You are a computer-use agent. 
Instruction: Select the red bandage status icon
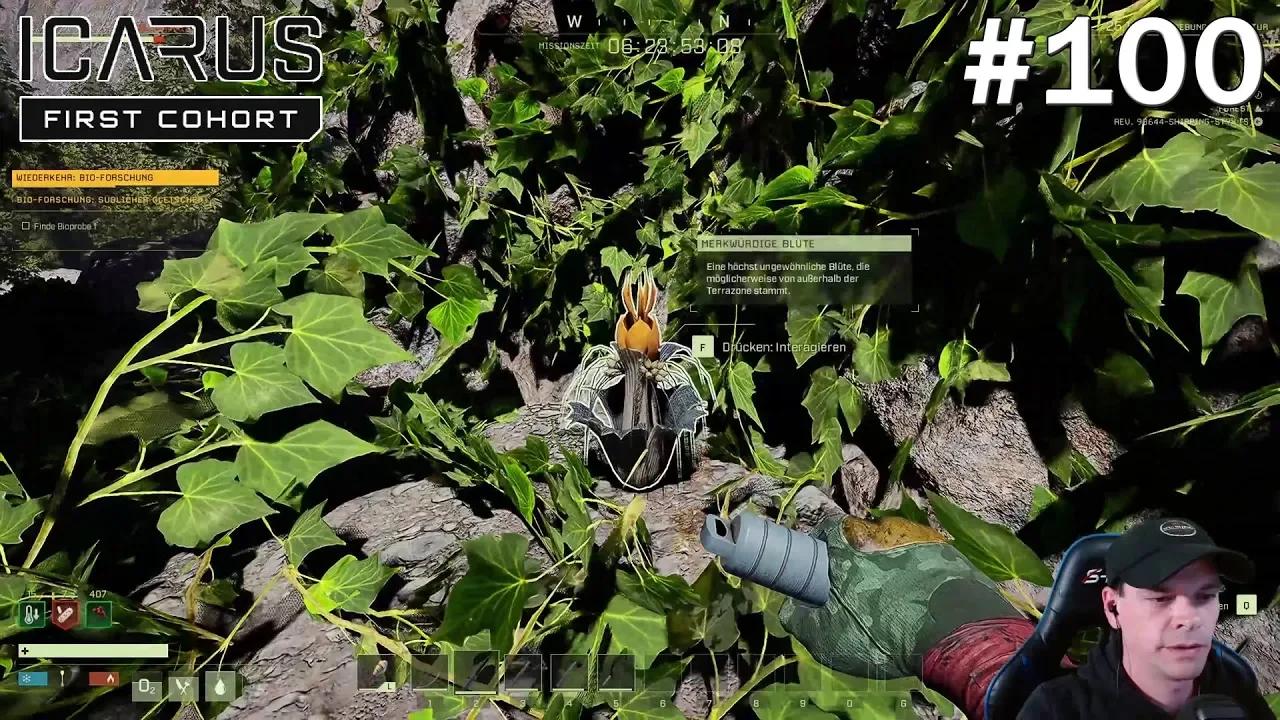click(x=65, y=613)
